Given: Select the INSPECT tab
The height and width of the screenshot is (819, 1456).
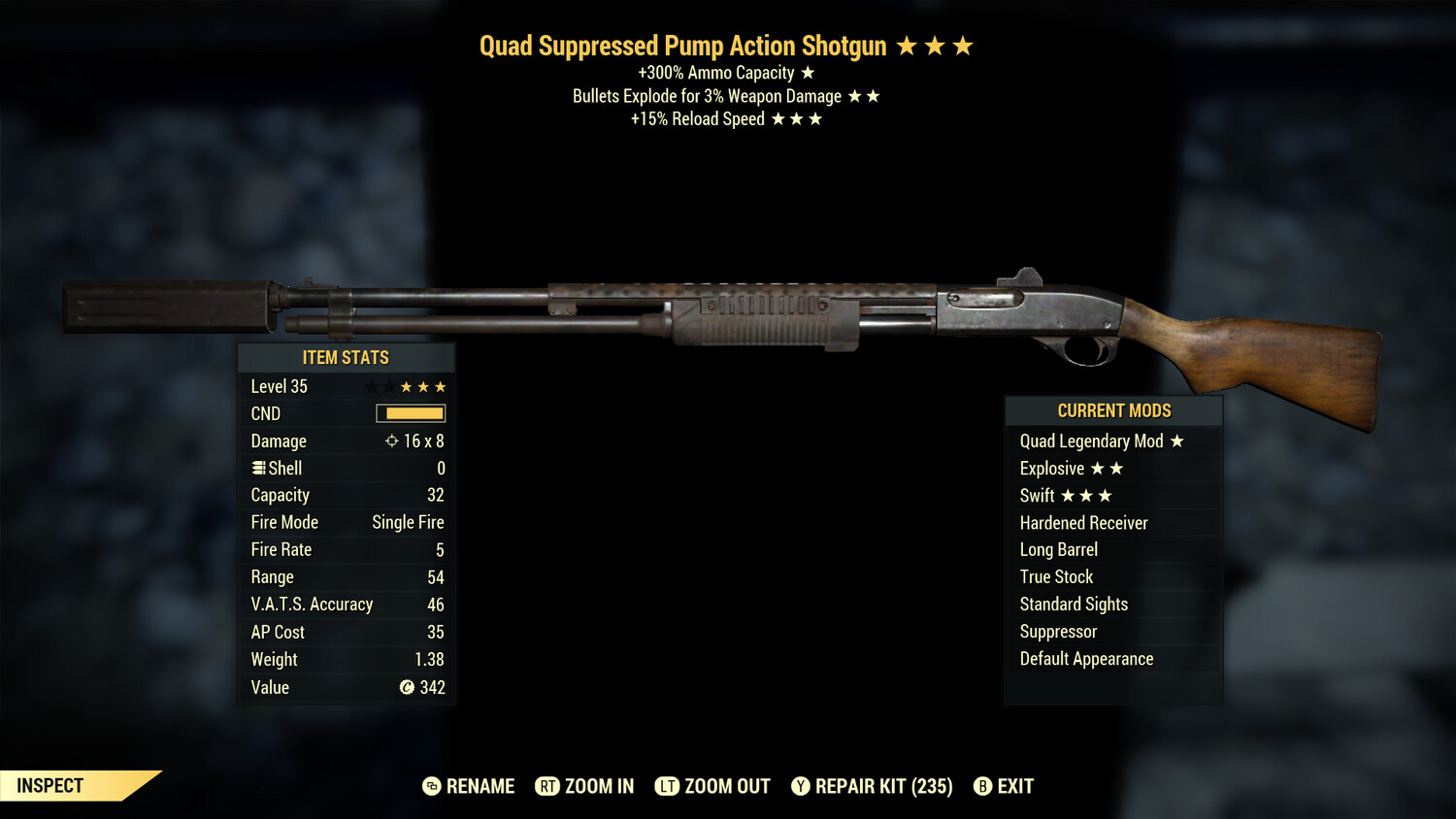Looking at the screenshot, I should pyautogui.click(x=49, y=786).
